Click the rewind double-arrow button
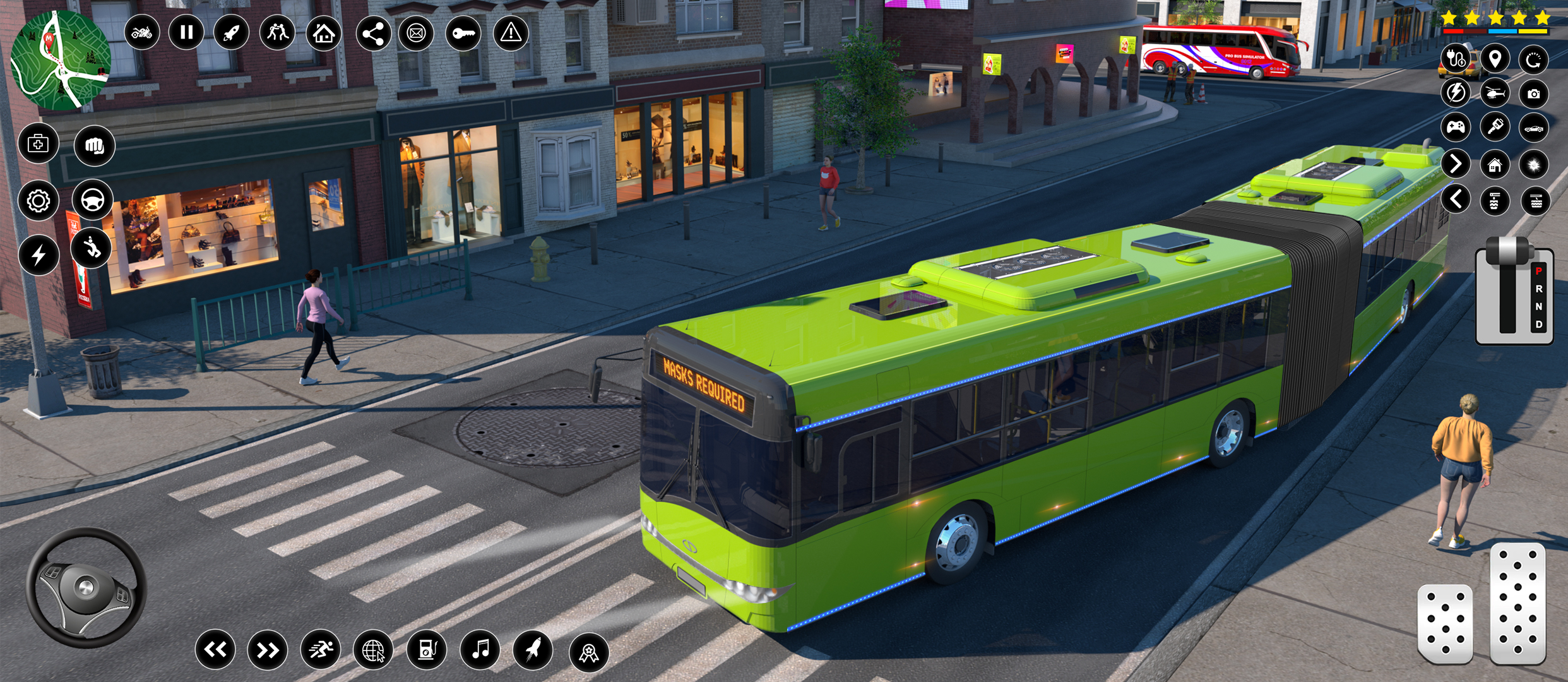Image resolution: width=1568 pixels, height=682 pixels. tap(215, 649)
